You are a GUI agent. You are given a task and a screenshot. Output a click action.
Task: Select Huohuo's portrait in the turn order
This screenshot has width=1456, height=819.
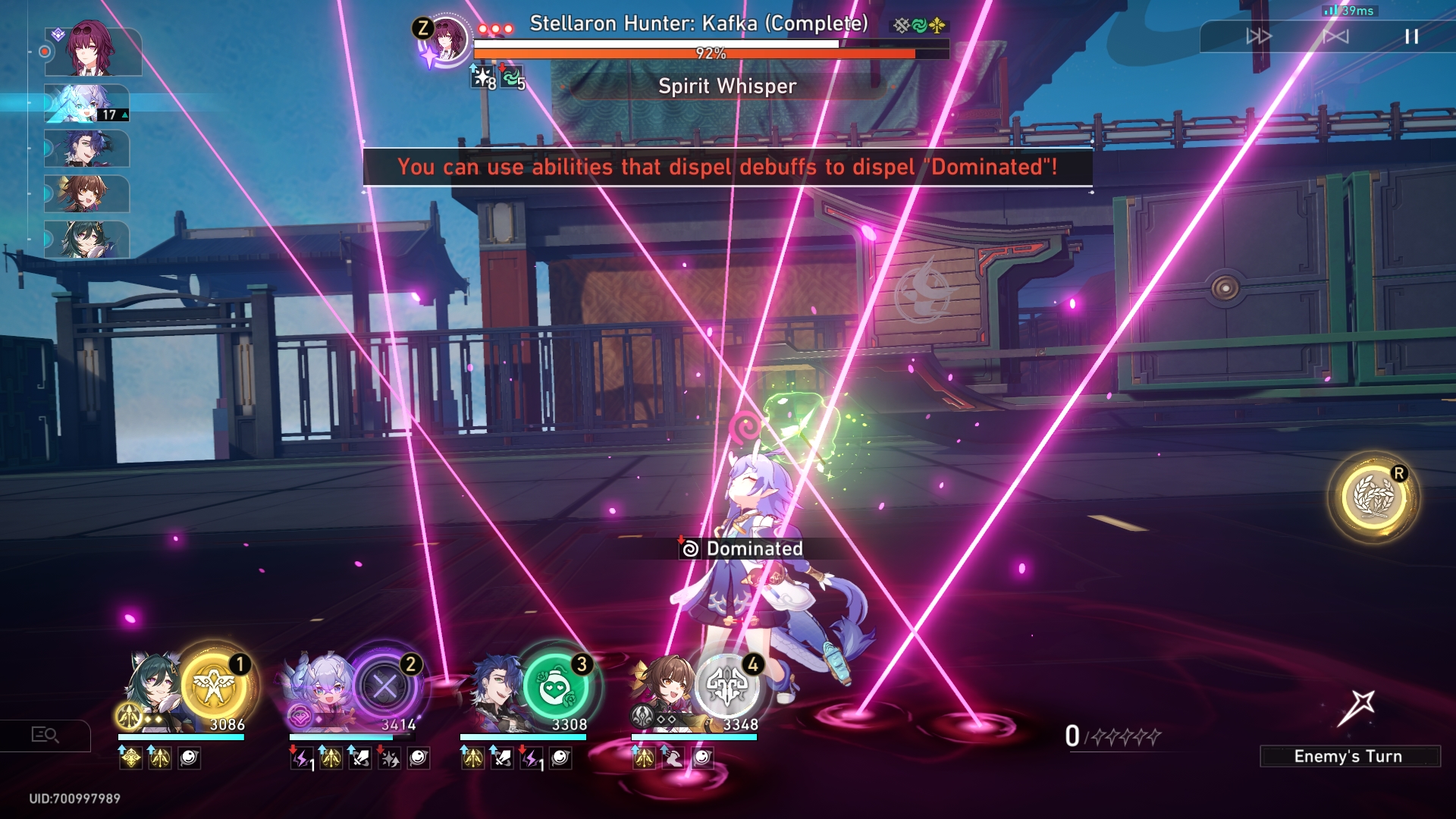[86, 240]
